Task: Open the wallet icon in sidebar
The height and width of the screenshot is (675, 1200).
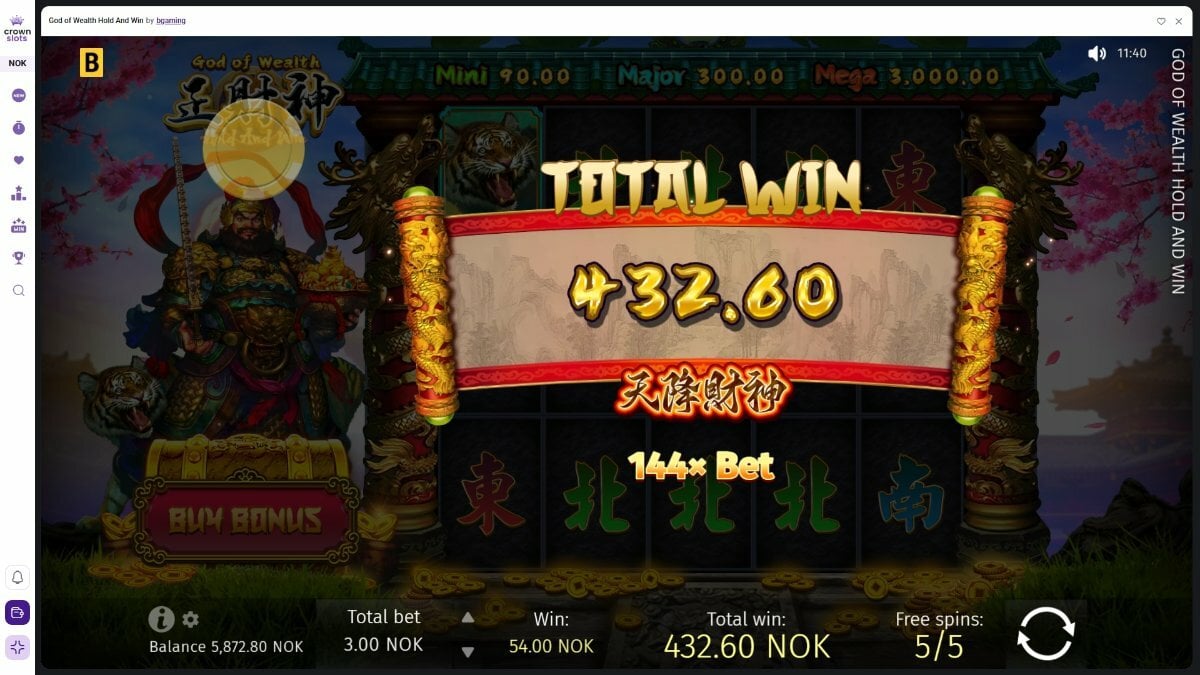Action: (18, 612)
